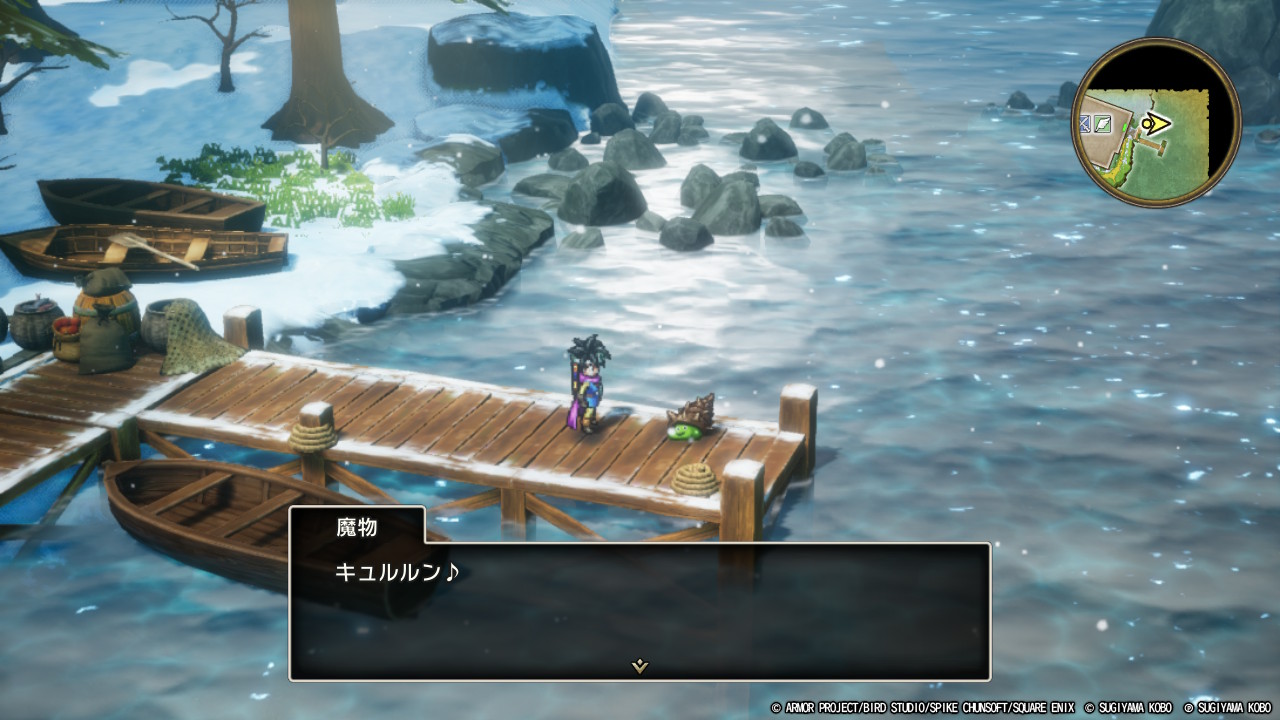1280x720 pixels.
Task: Advance dialogue with the arrow indicator
Action: click(640, 666)
